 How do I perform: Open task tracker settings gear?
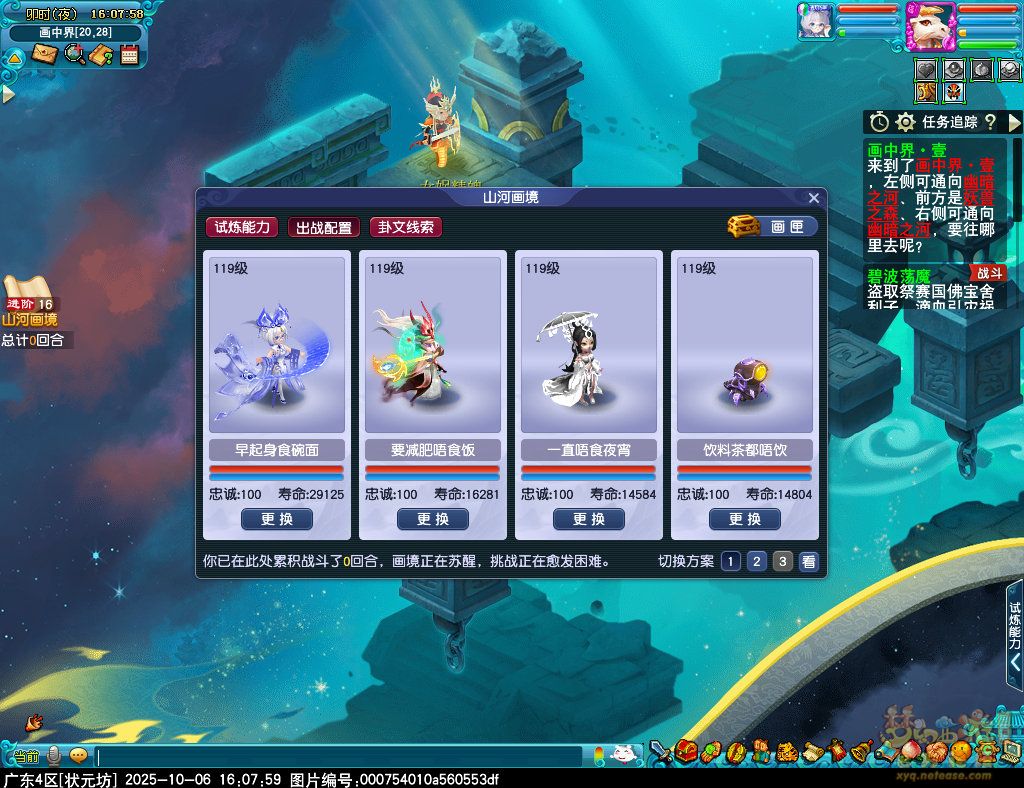pos(906,122)
